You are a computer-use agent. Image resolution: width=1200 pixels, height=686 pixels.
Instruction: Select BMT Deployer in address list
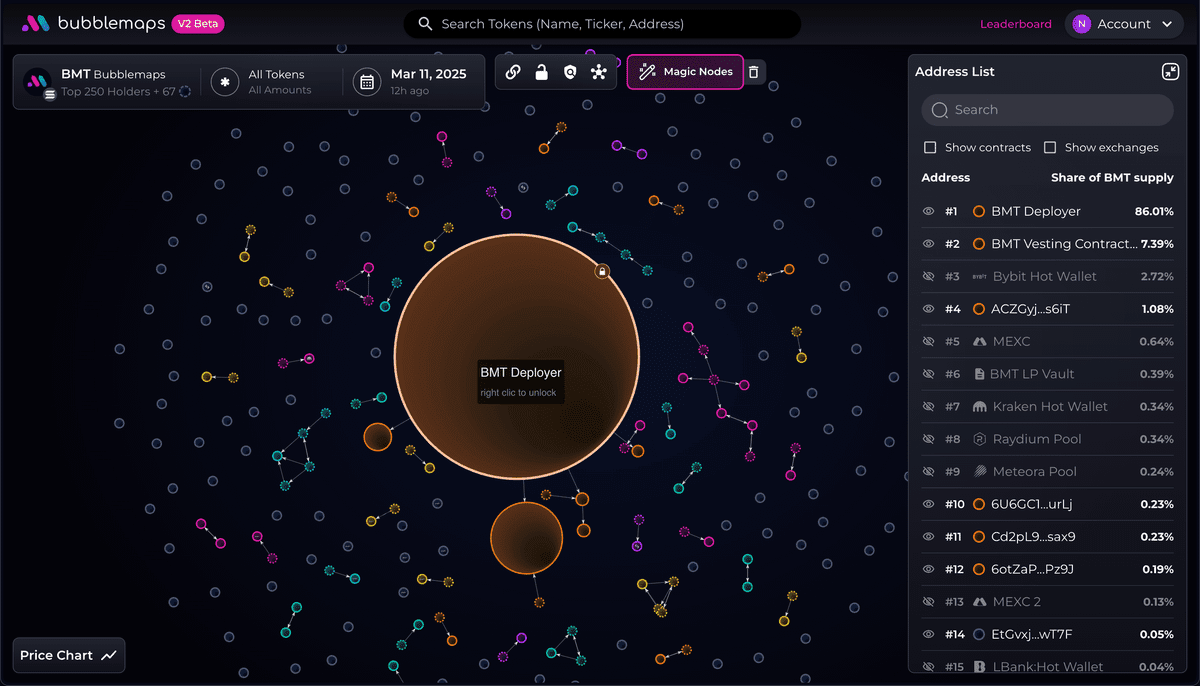1035,212
